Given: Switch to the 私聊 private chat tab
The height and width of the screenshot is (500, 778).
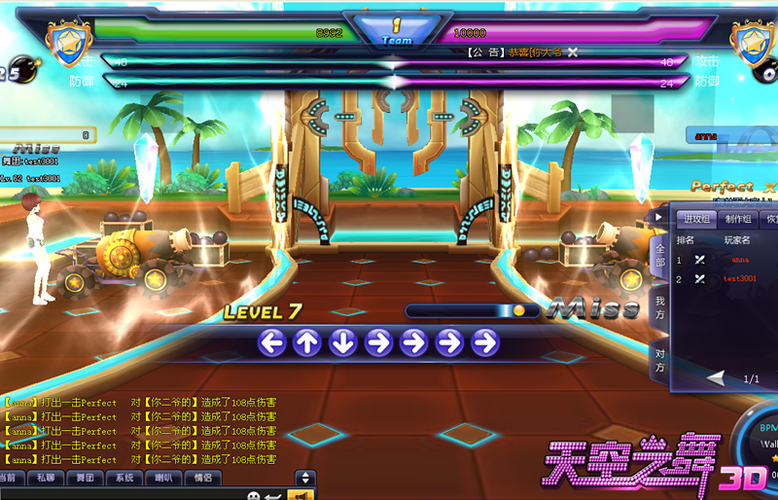Looking at the screenshot, I should [46, 478].
